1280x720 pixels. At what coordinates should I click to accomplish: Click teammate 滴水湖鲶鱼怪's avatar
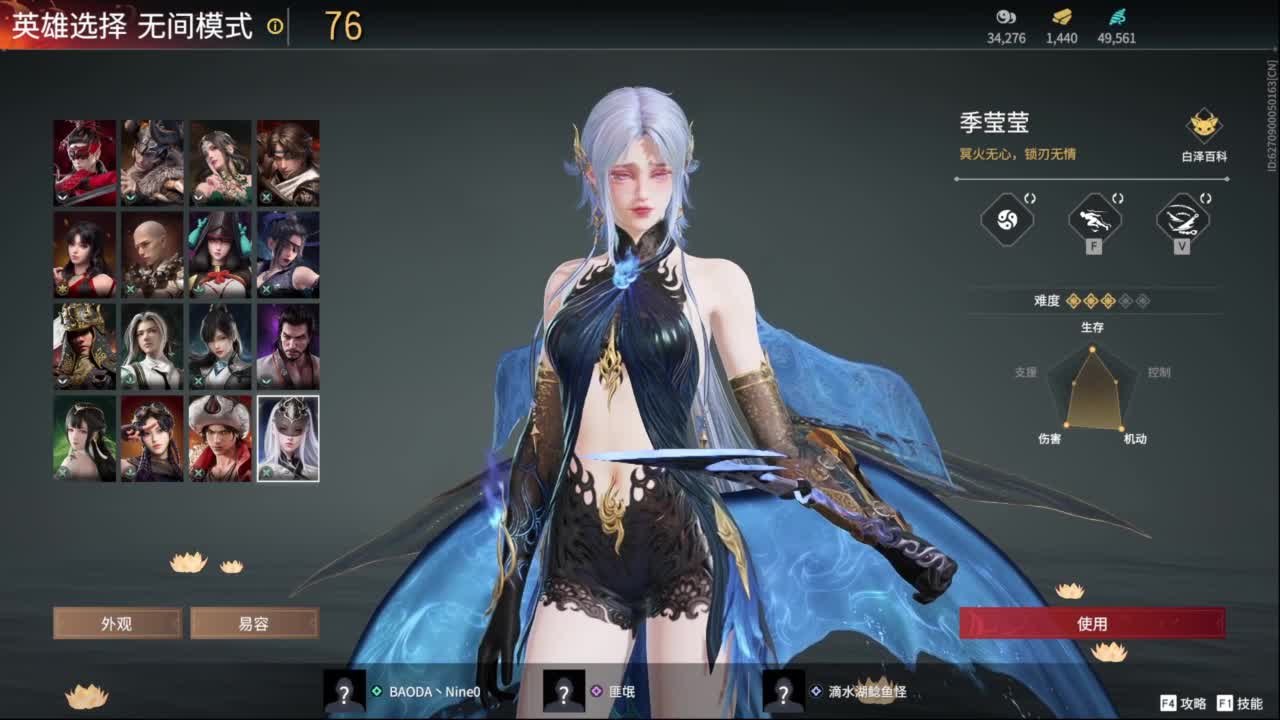coord(783,693)
